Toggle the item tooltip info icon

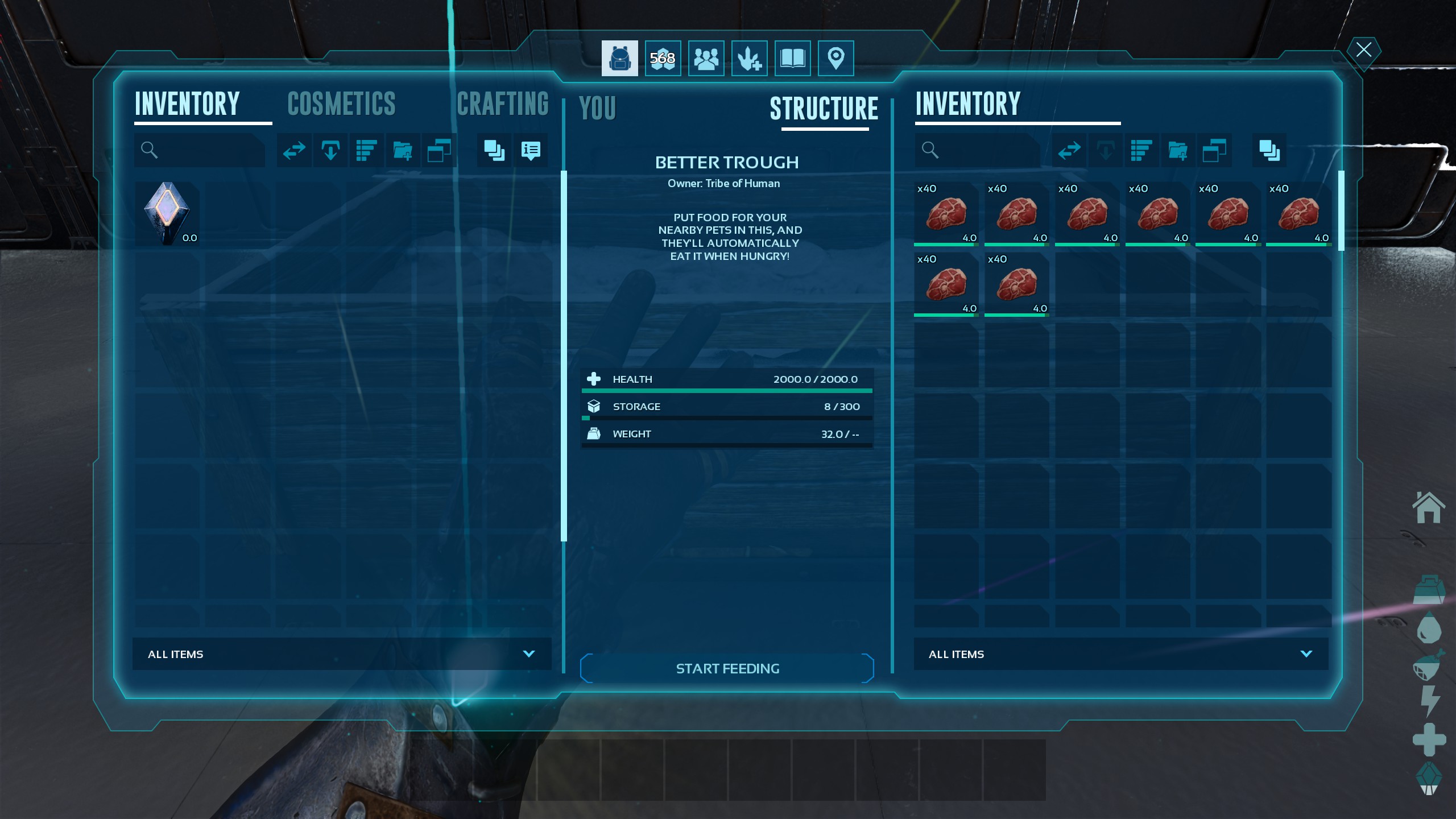pos(531,150)
